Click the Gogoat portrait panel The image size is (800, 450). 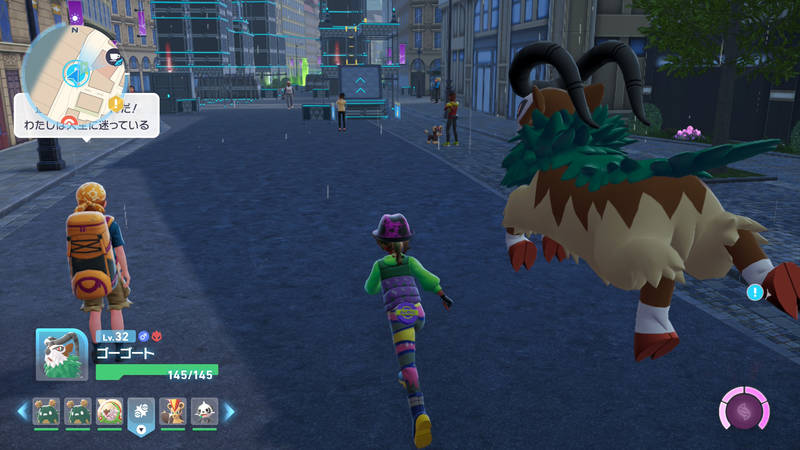tap(62, 354)
